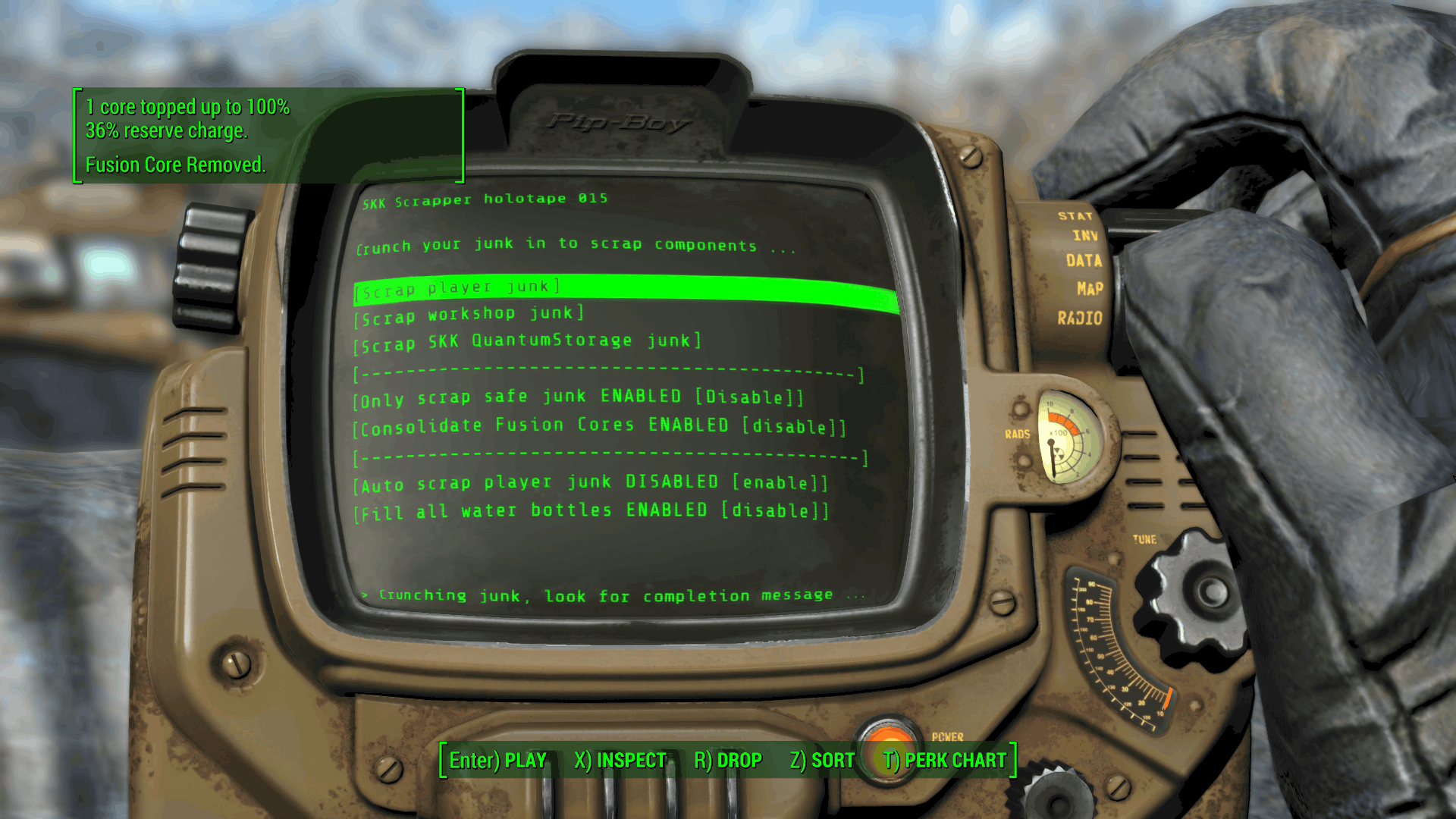Viewport: 1456px width, 819px height.
Task: Switch to the RADIO tab
Action: pos(1080,318)
